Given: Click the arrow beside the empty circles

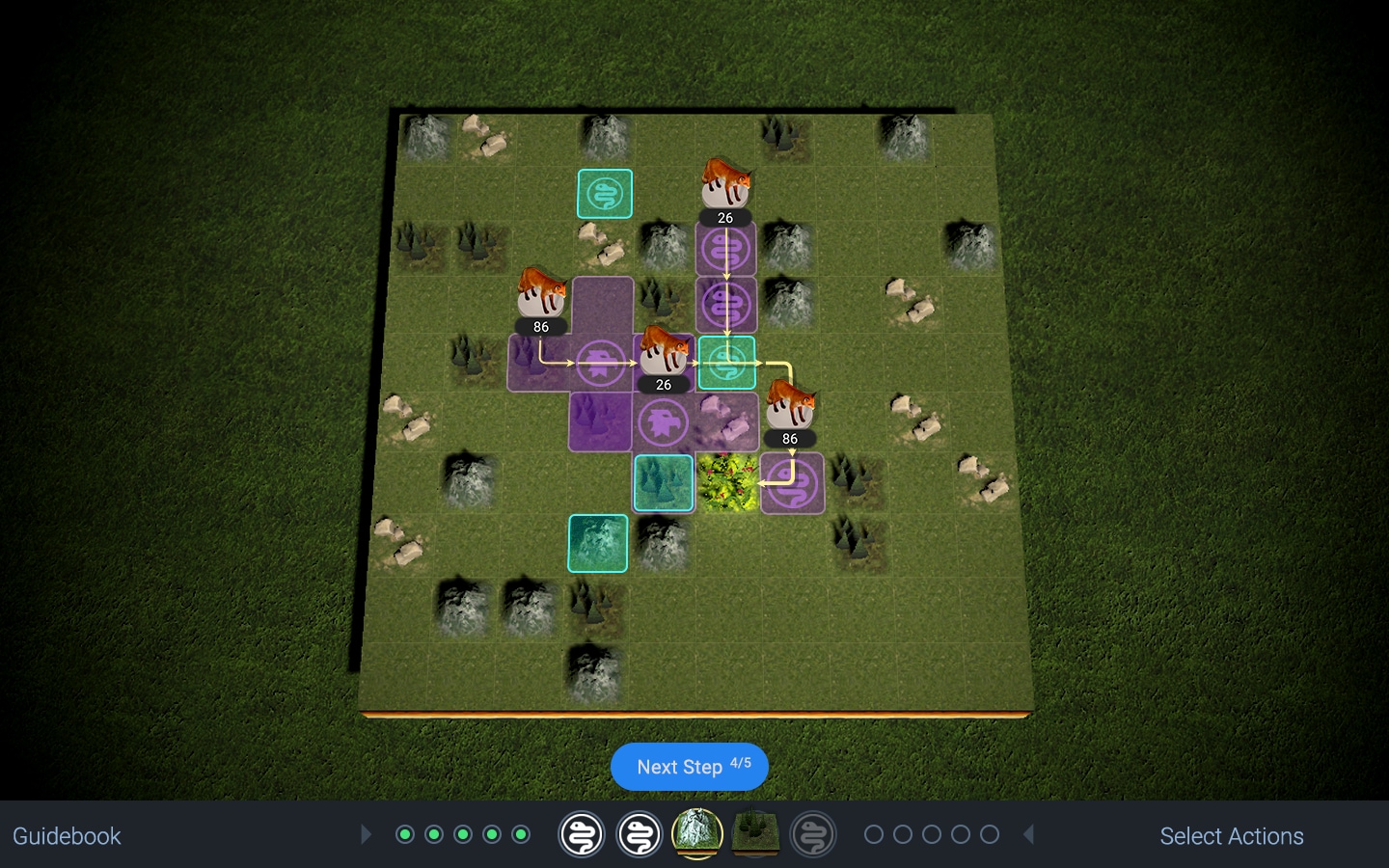Looking at the screenshot, I should [1029, 834].
